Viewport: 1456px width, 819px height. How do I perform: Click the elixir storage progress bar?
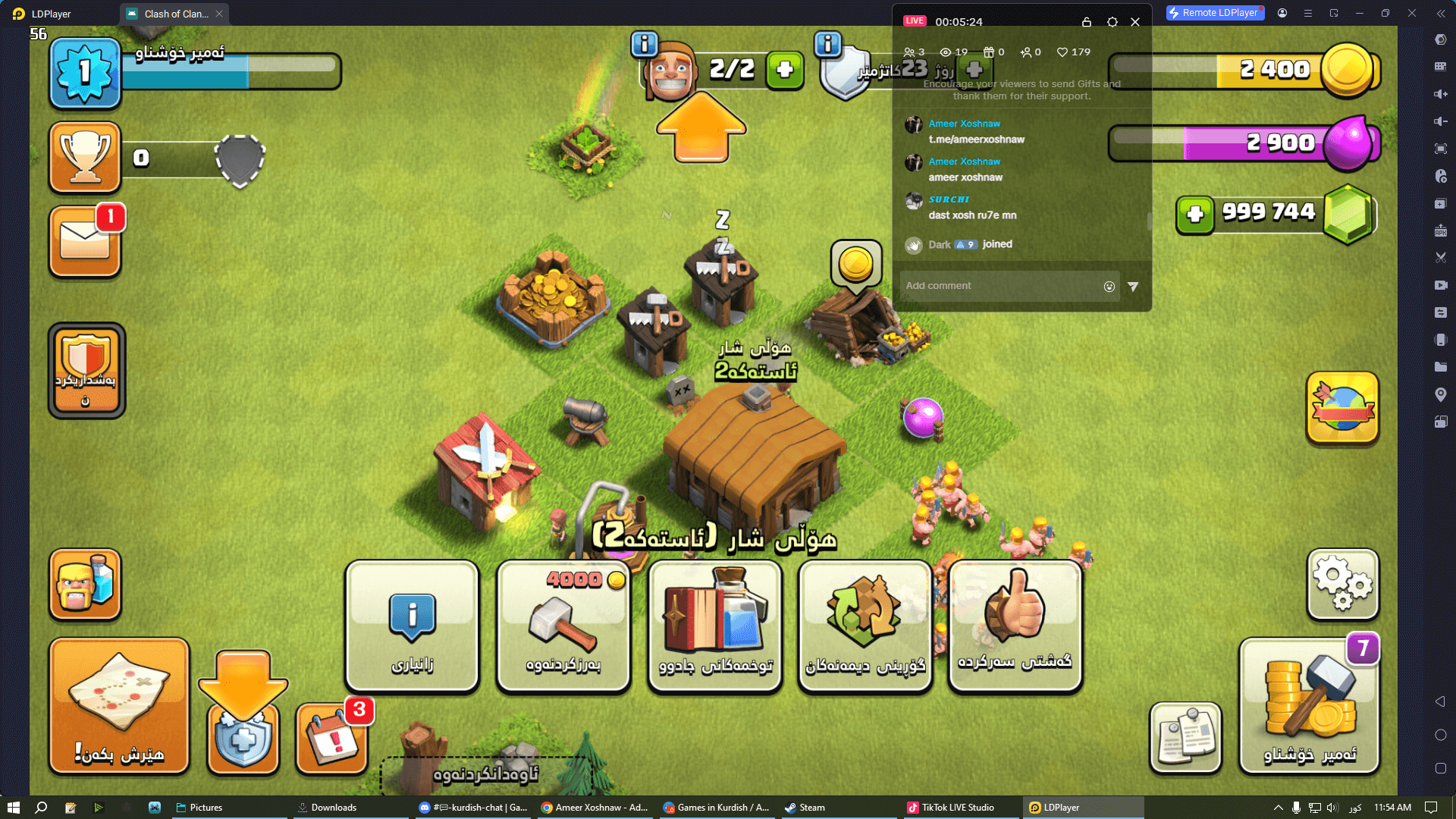coord(1236,143)
